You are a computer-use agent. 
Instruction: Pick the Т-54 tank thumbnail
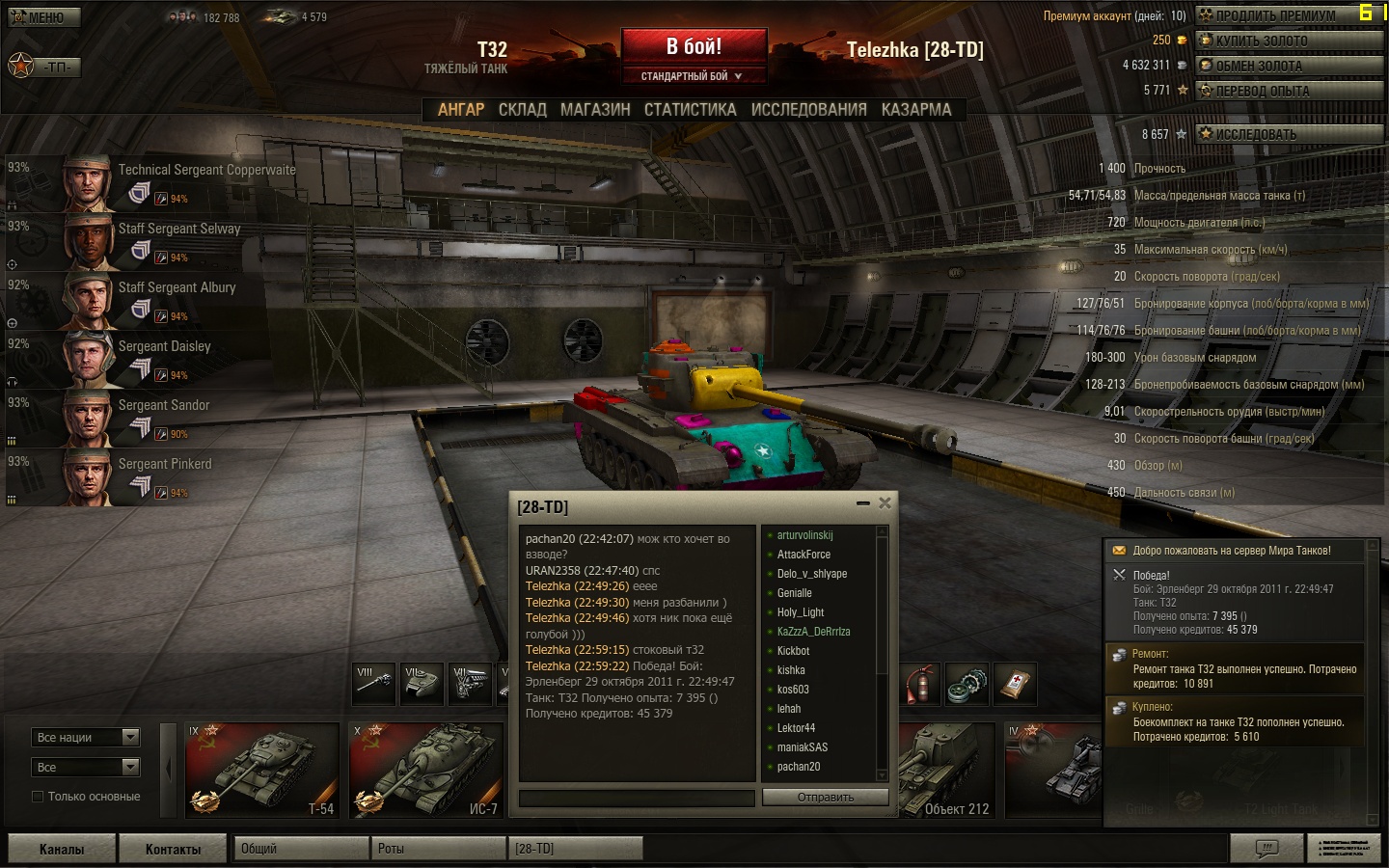click(x=261, y=770)
